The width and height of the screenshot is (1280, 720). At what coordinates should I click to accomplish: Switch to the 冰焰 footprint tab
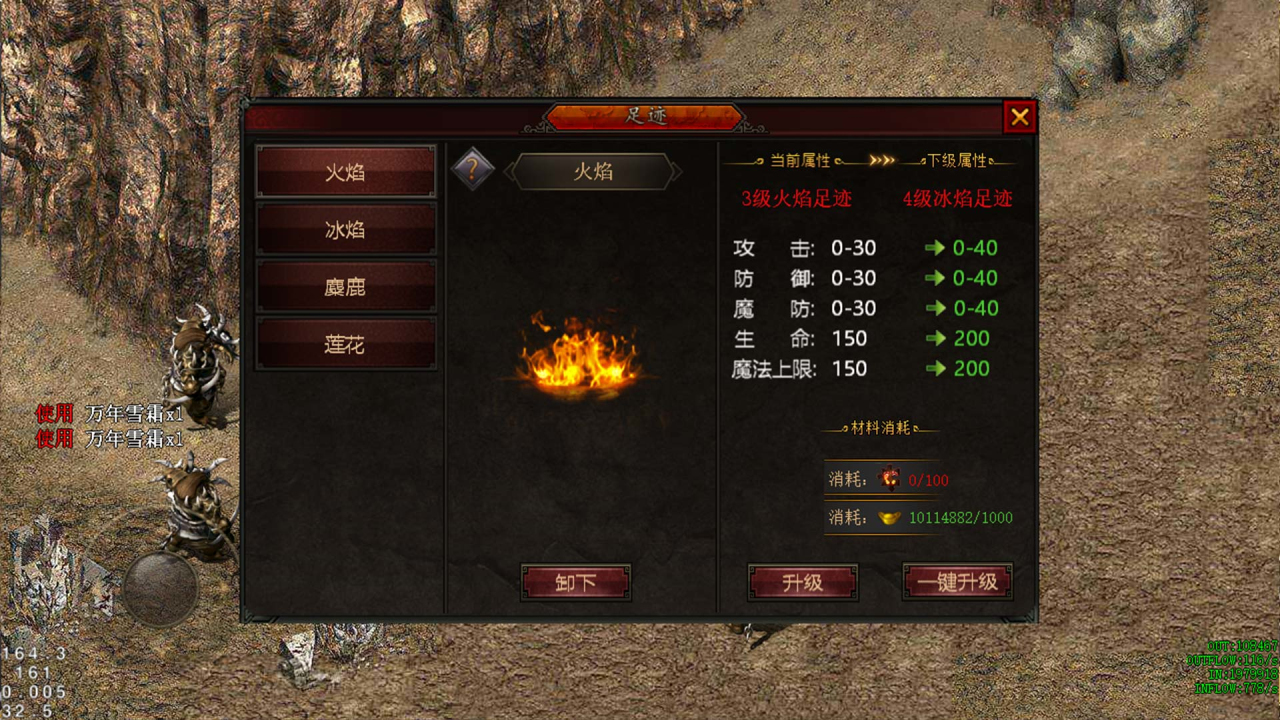(x=345, y=230)
